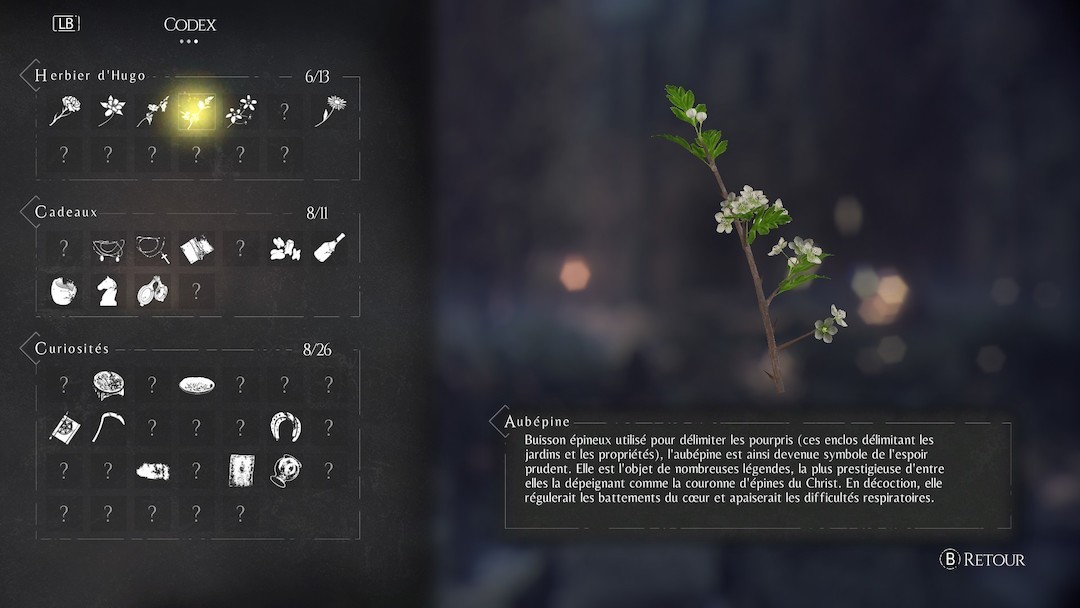Image resolution: width=1080 pixels, height=608 pixels.
Task: Select the highlighted Aubépine herb entry
Action: coord(196,111)
